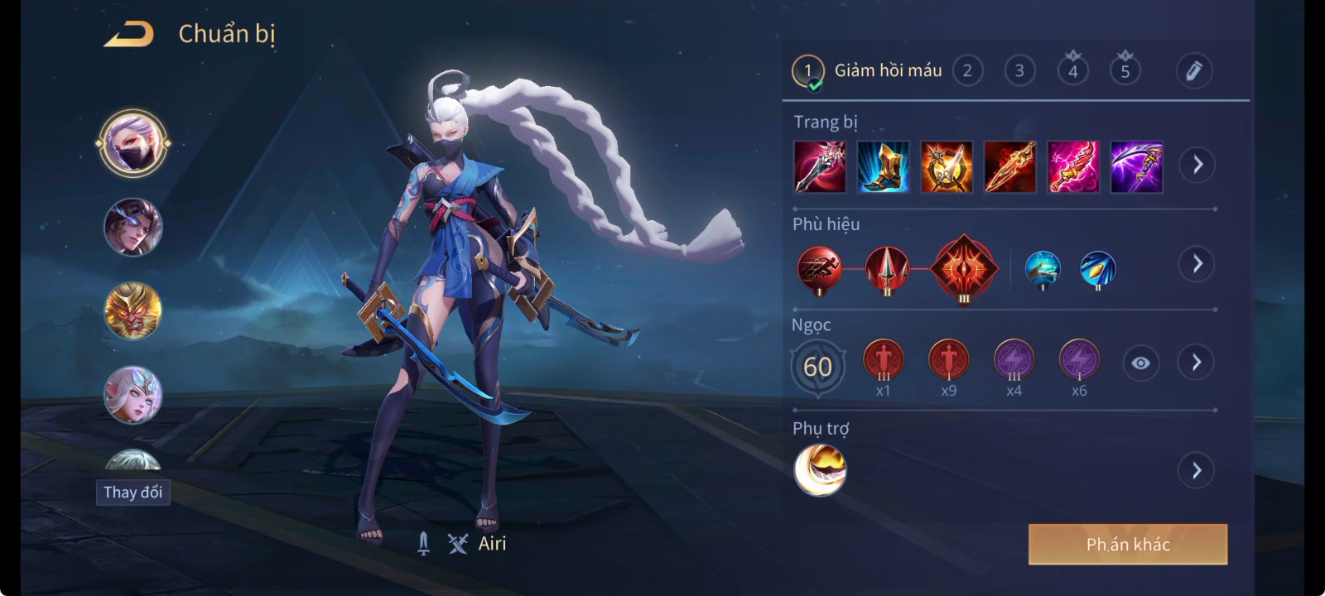Choose the golden monkey hero portrait
1325x596 pixels.
pos(133,311)
